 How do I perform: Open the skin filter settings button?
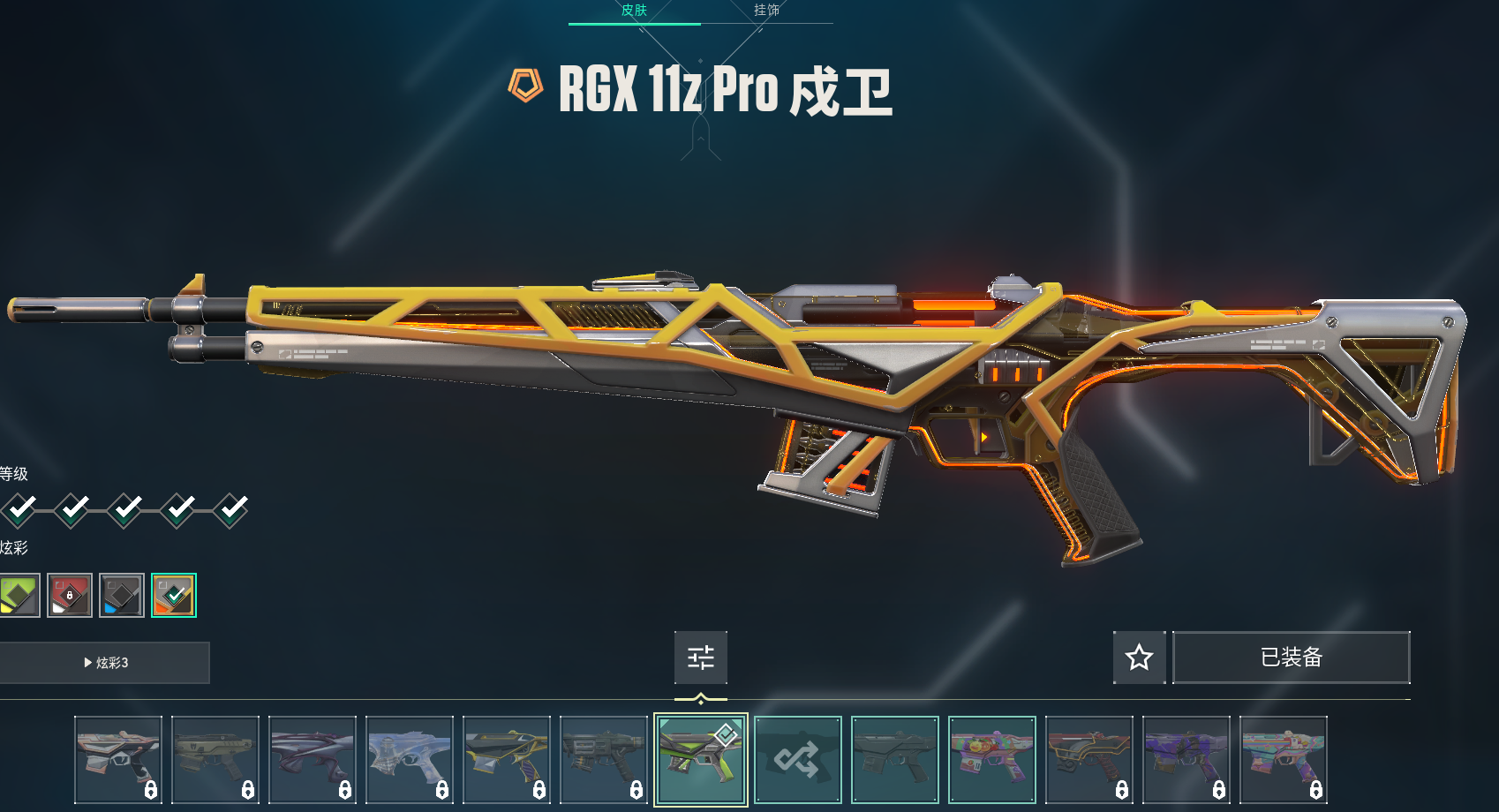click(x=701, y=658)
